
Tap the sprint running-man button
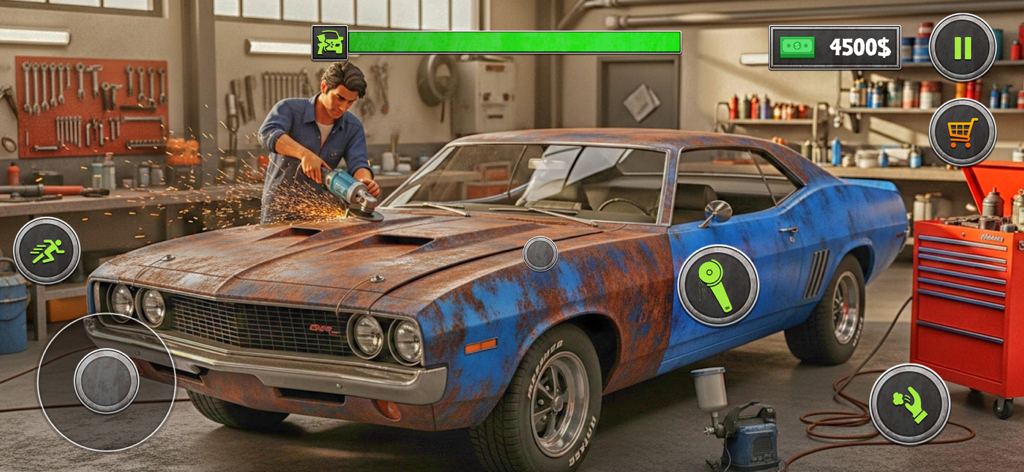(47, 251)
